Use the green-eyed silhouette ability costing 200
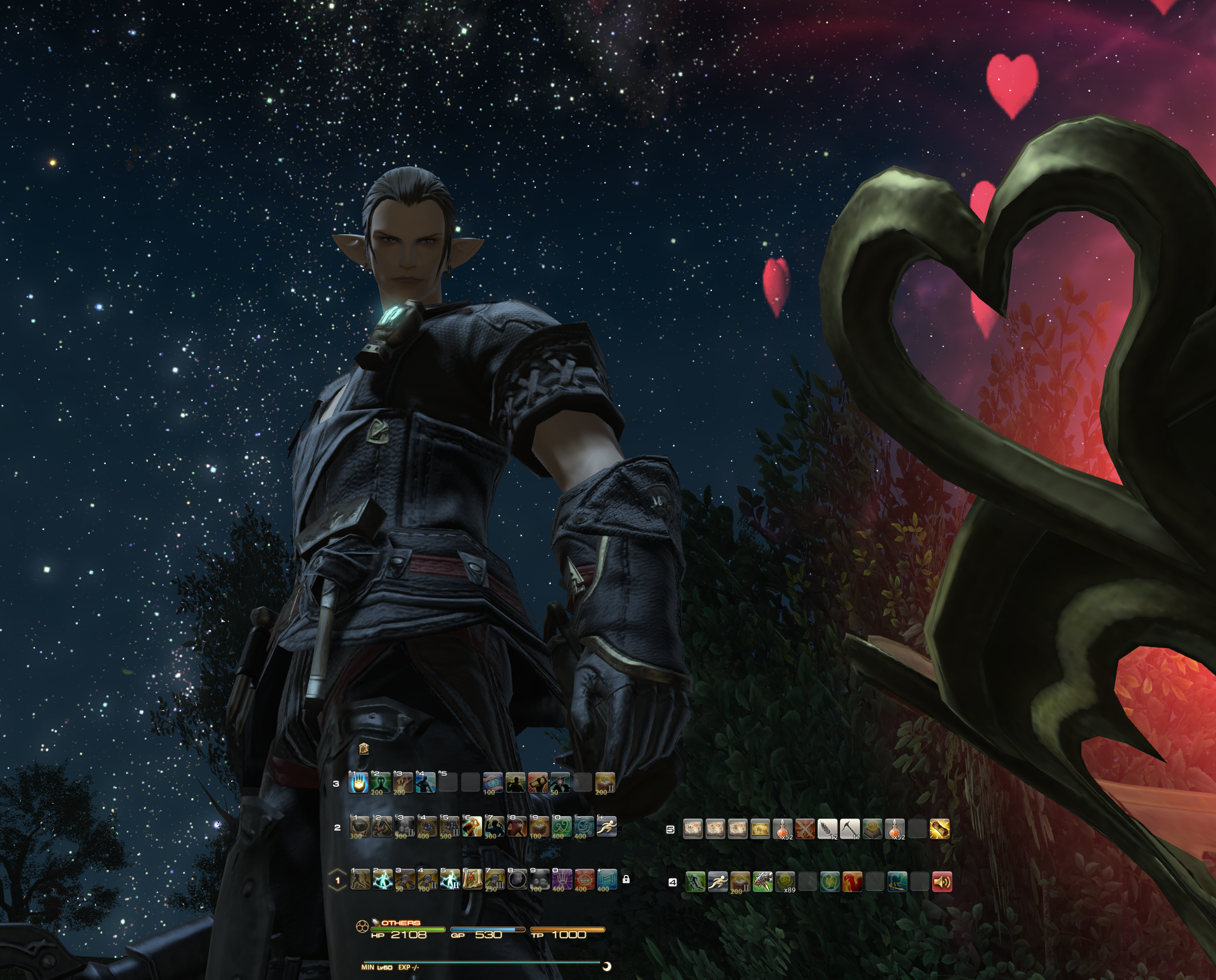 (381, 783)
